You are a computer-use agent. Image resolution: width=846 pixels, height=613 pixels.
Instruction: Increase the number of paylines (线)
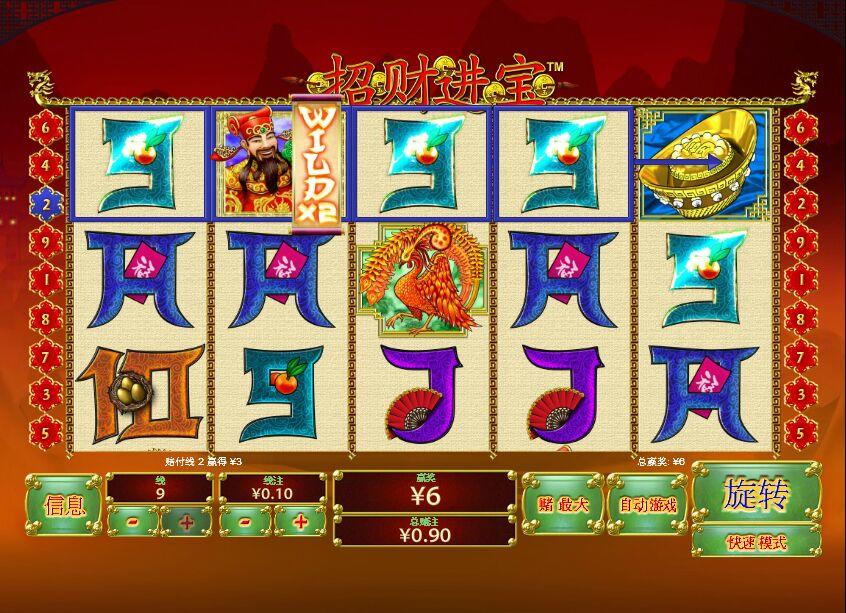pos(186,521)
